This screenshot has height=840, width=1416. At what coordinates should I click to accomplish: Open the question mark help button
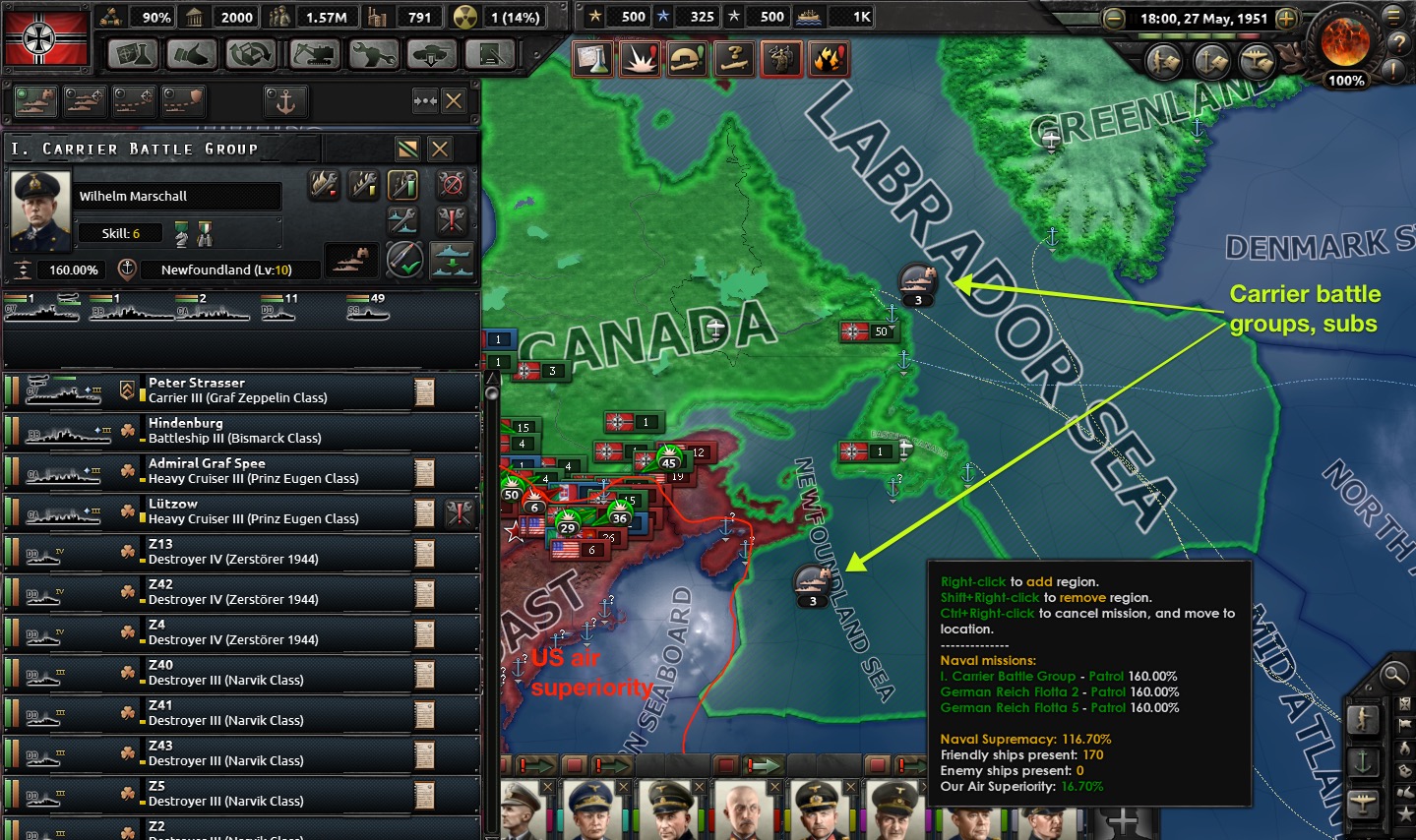point(1398,43)
